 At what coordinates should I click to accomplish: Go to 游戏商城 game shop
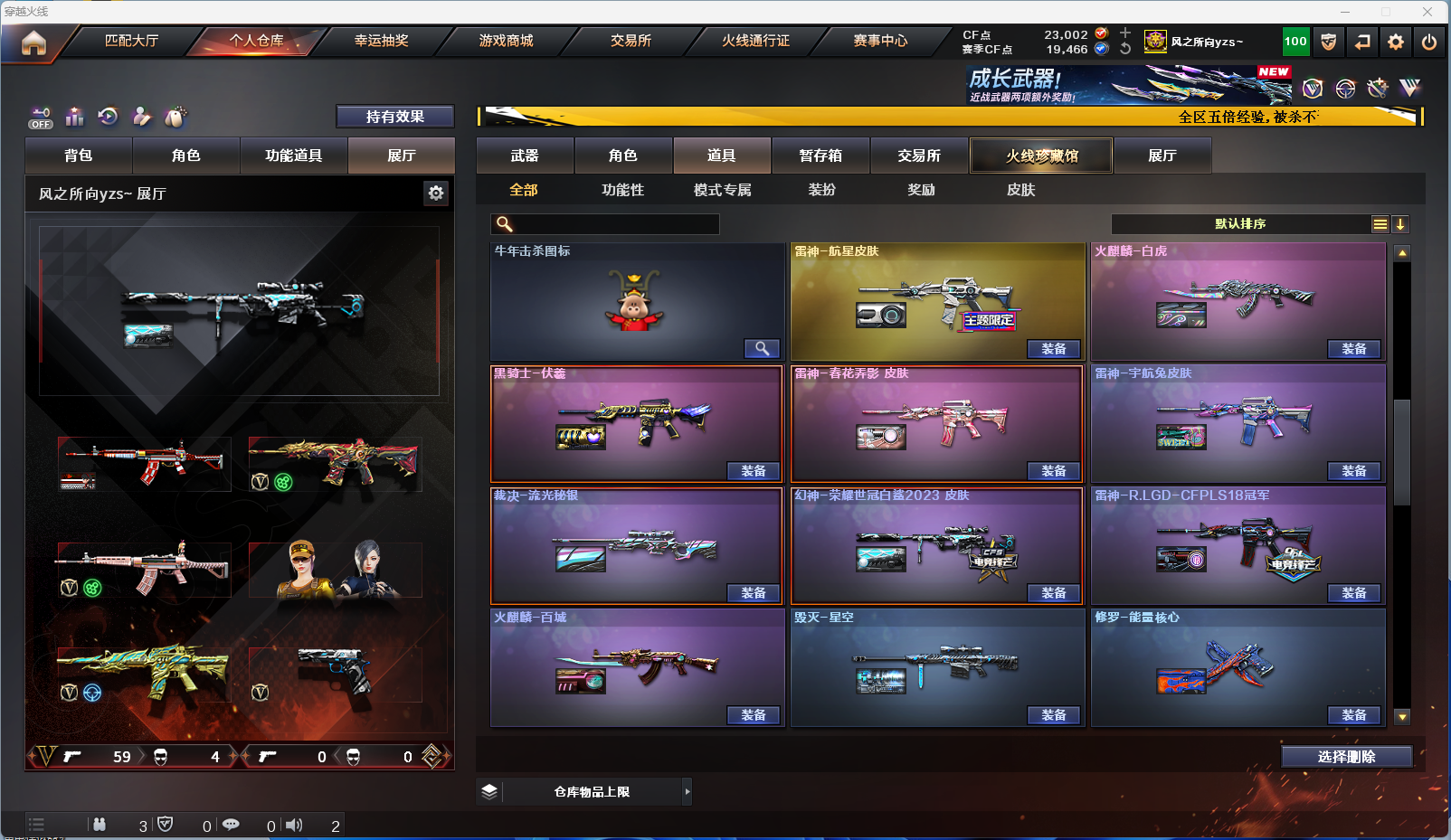pos(506,41)
